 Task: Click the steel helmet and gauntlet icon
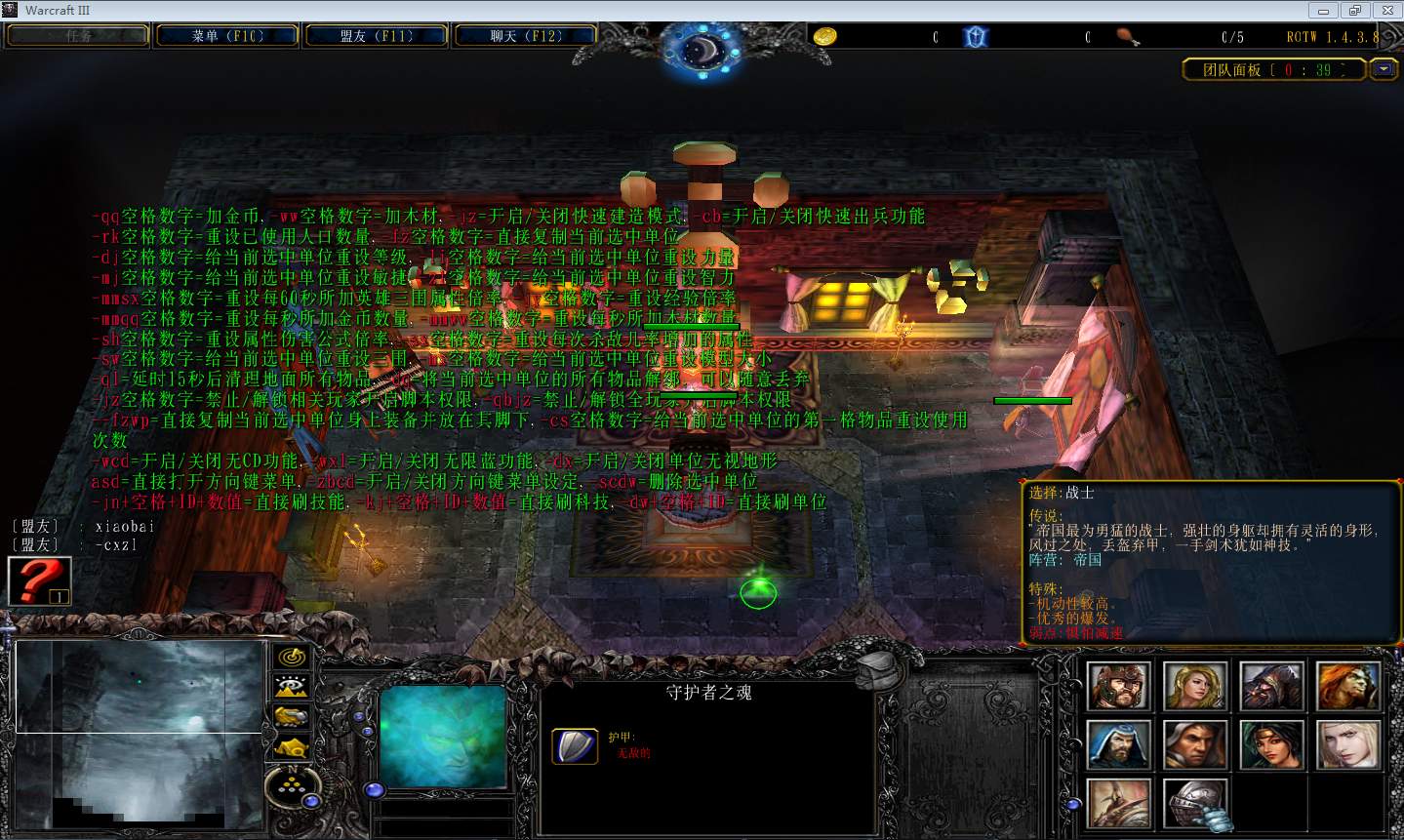[x=1195, y=805]
